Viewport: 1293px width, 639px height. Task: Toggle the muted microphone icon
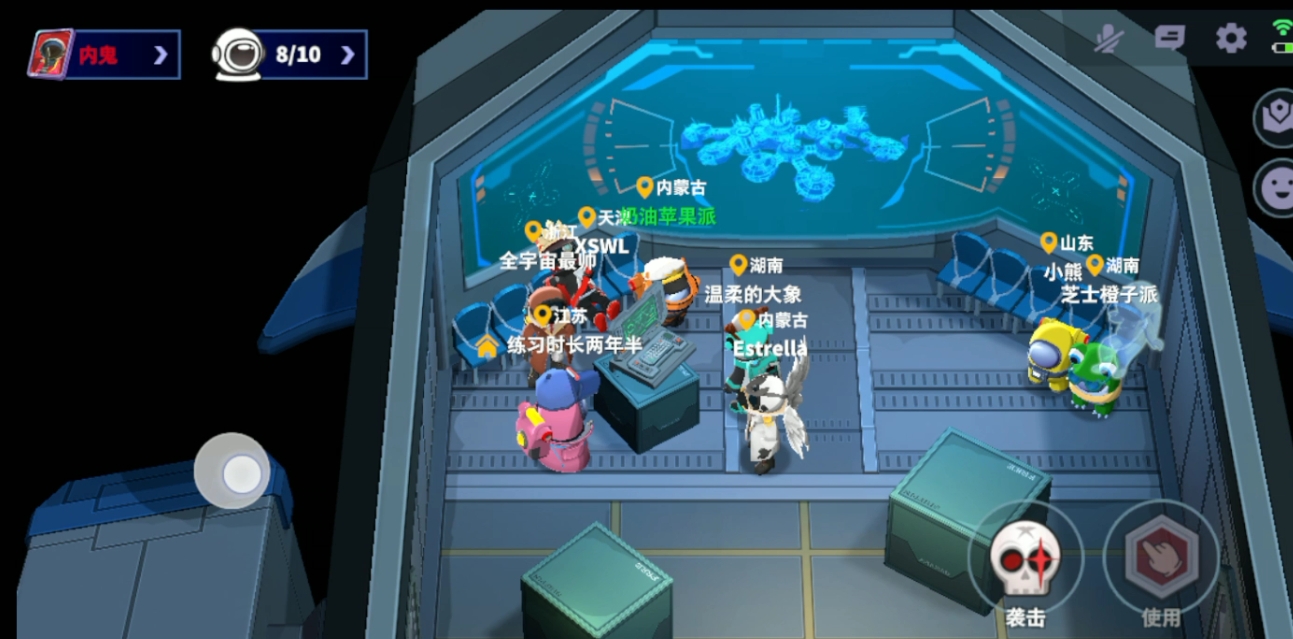[1108, 39]
